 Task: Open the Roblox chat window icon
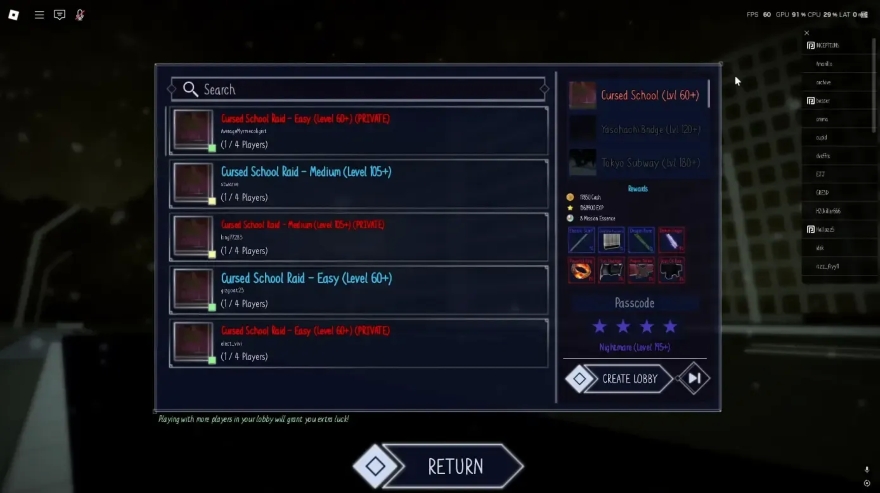pos(59,15)
